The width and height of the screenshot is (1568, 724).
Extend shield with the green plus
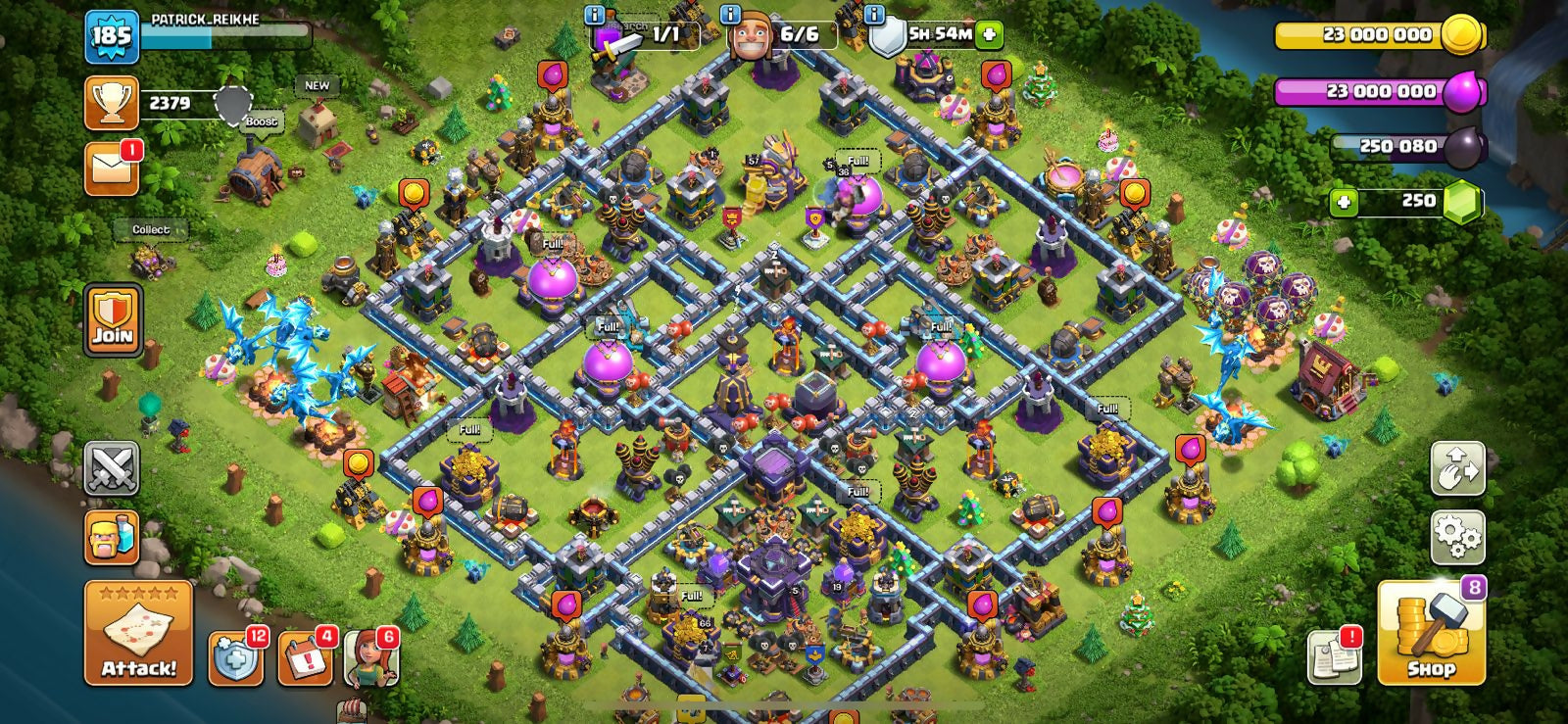(989, 34)
